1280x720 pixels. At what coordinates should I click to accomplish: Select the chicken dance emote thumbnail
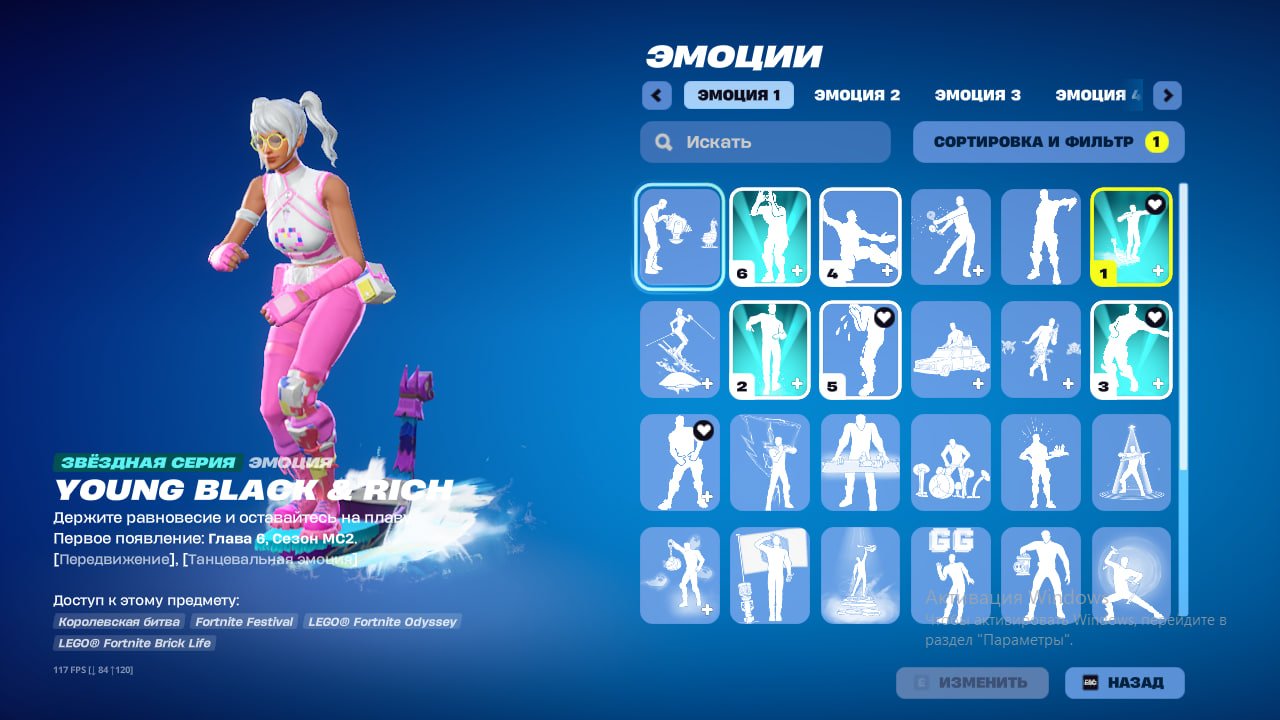point(679,237)
